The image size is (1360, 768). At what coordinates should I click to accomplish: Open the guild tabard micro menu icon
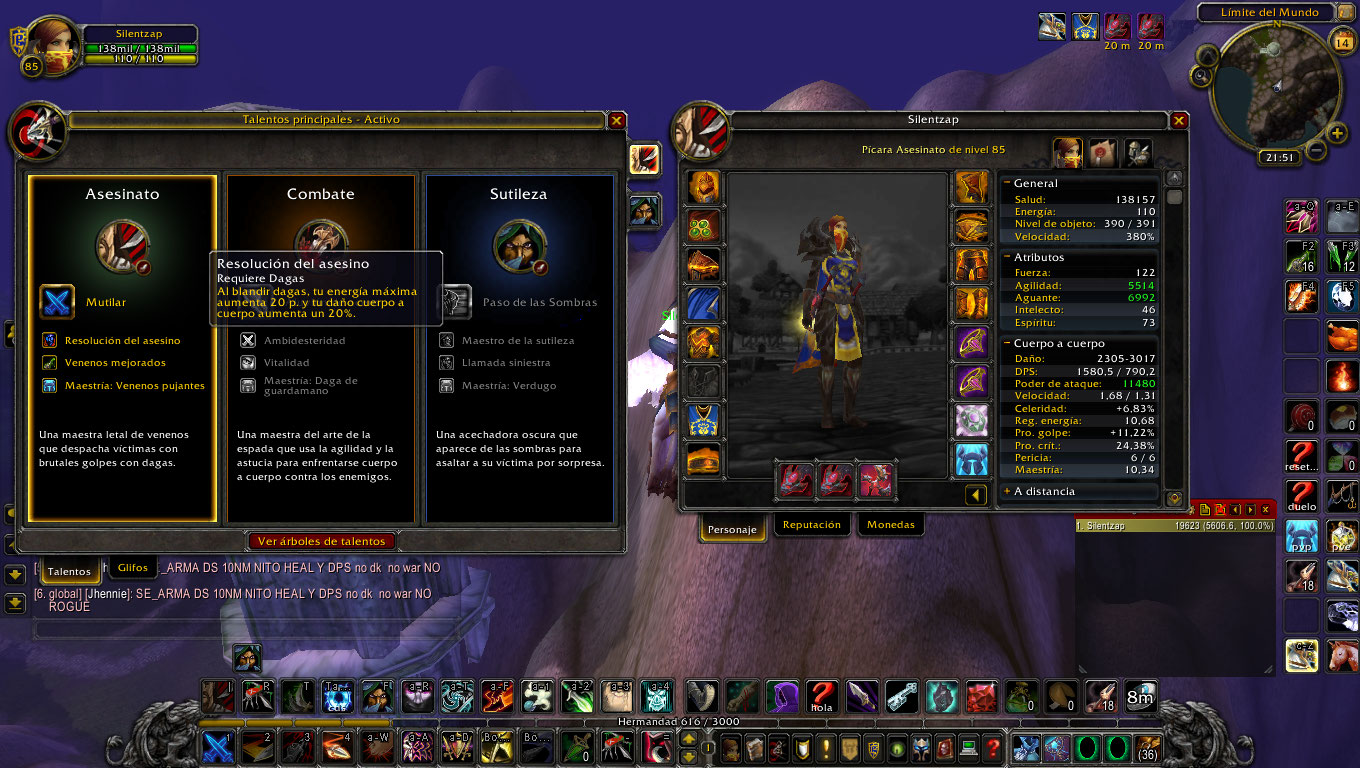click(x=850, y=747)
